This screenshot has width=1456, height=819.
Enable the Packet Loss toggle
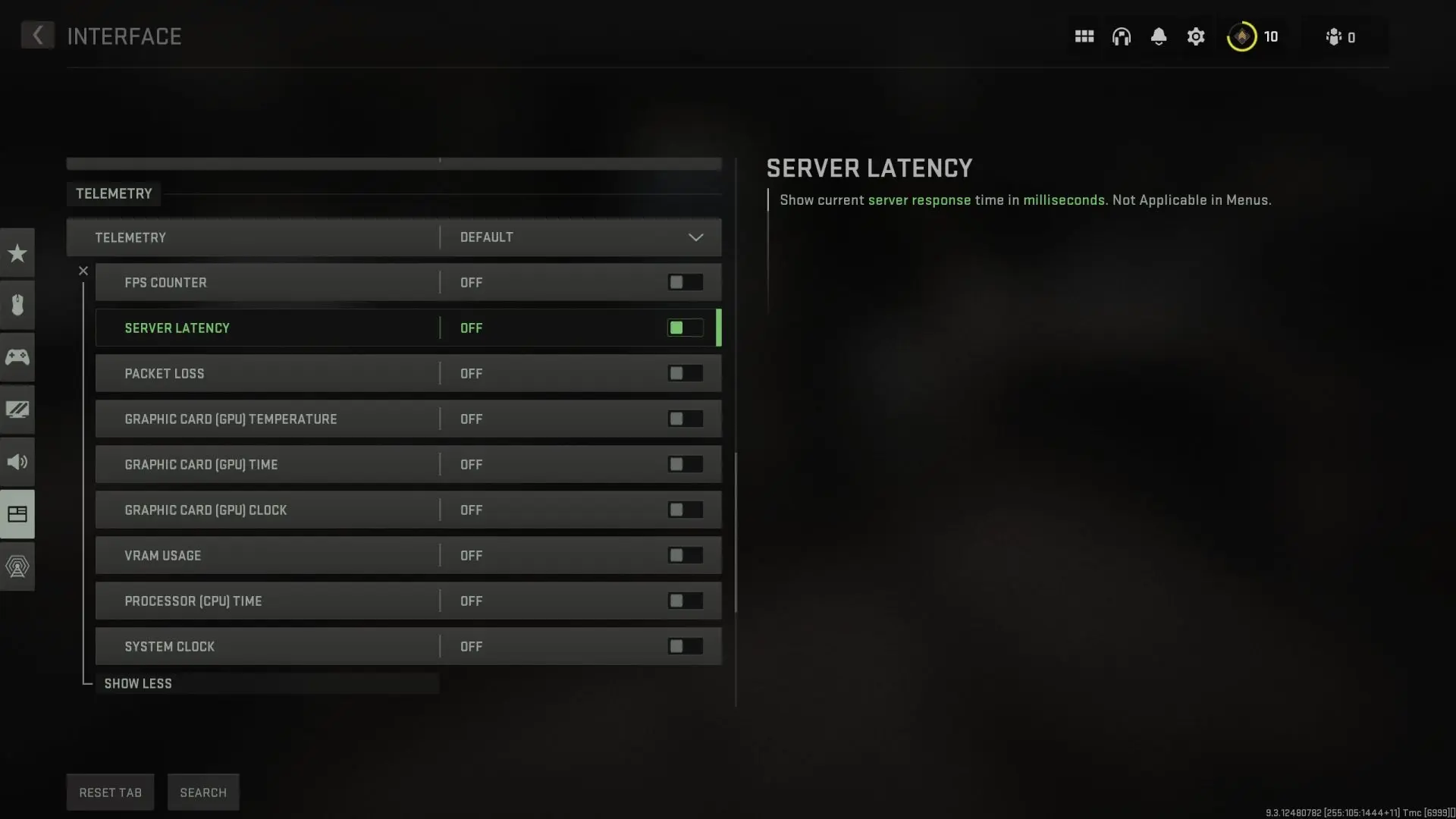pos(684,373)
